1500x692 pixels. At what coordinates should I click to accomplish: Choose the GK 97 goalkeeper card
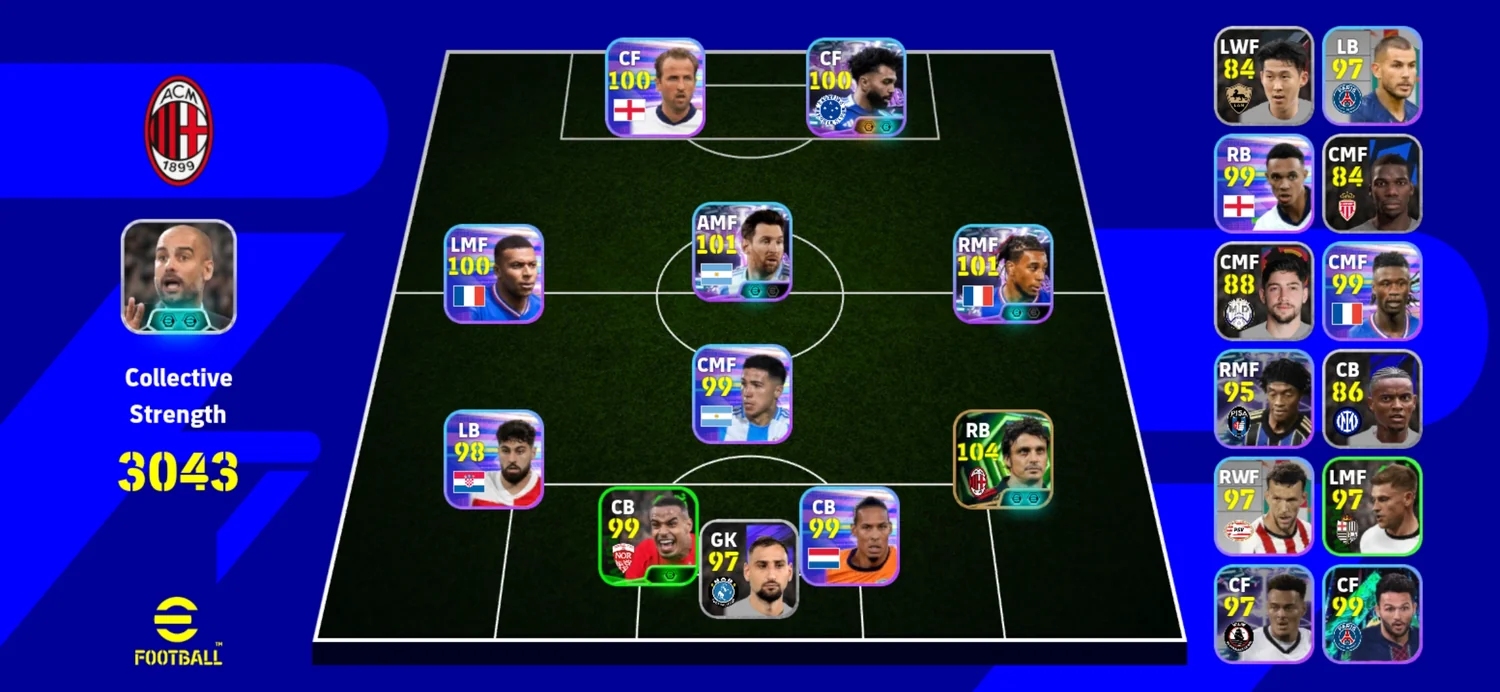click(x=748, y=568)
